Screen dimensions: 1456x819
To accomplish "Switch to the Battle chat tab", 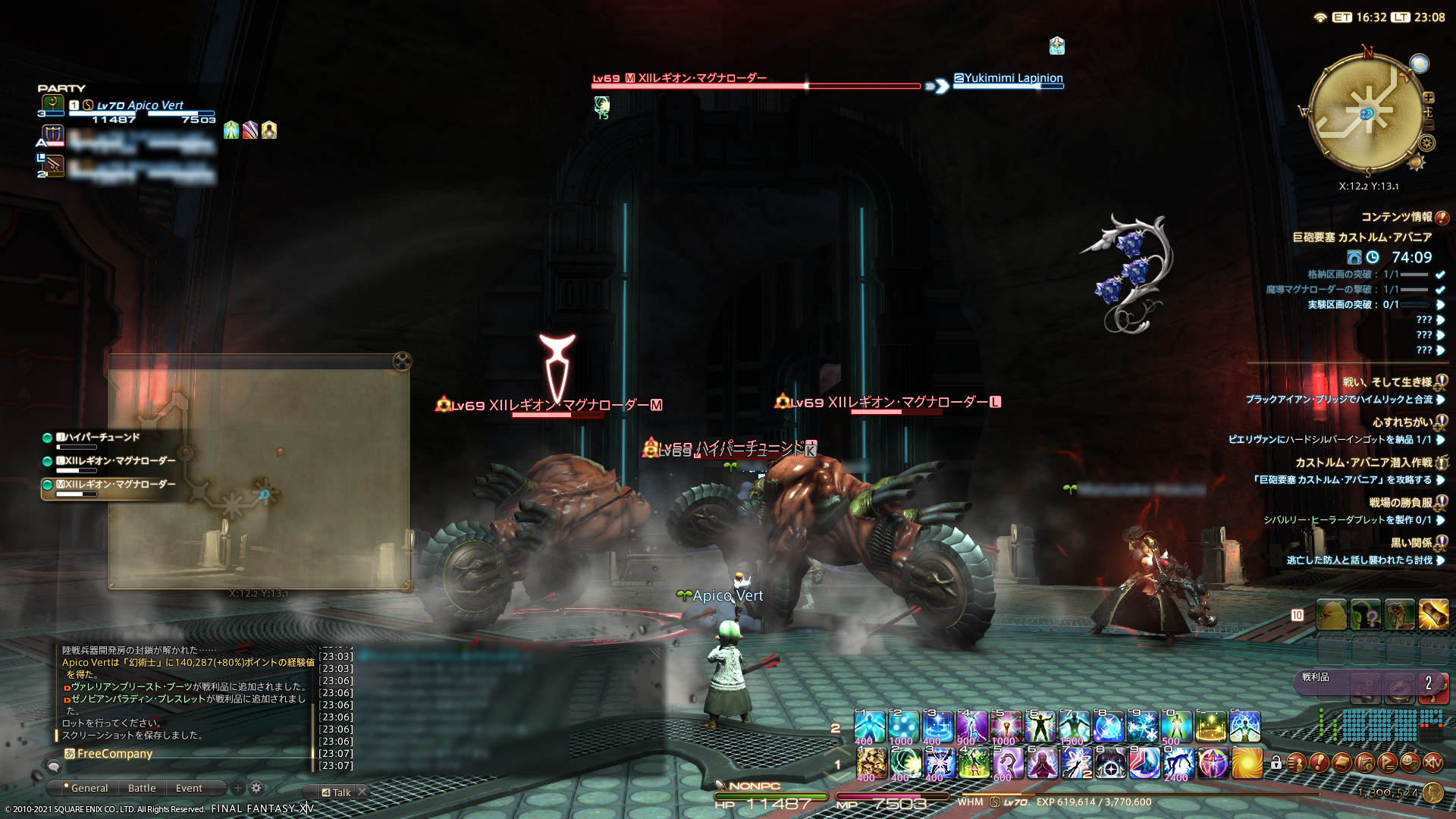I will point(142,788).
